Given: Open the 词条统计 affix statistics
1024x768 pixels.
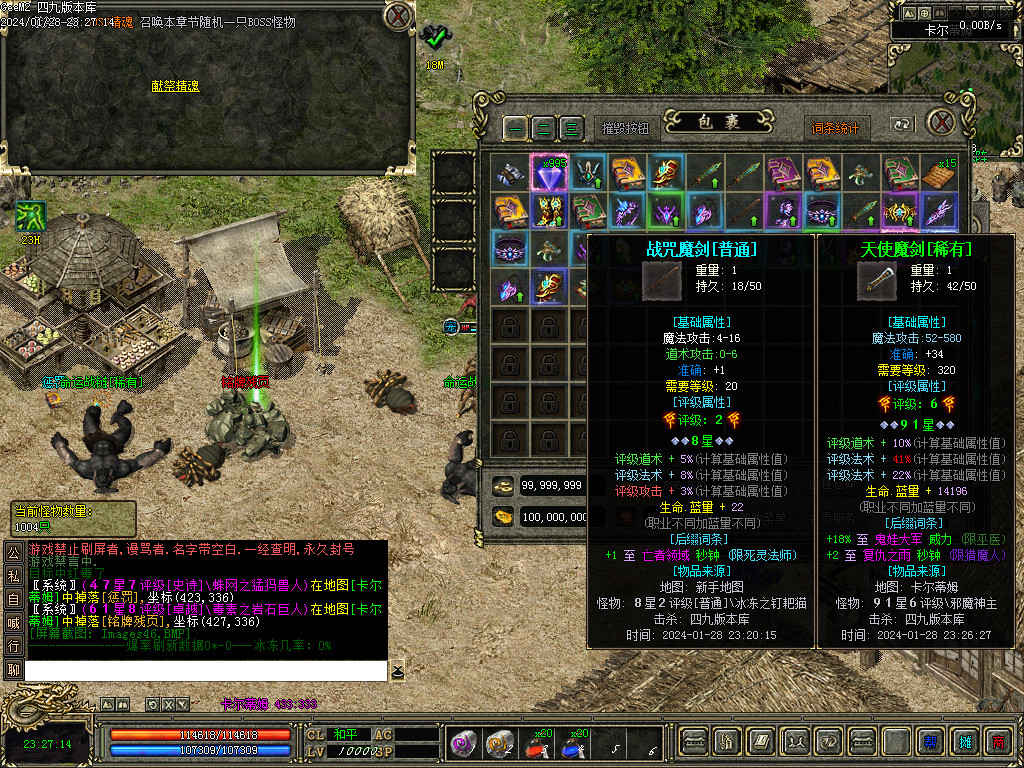Looking at the screenshot, I should pos(834,128).
